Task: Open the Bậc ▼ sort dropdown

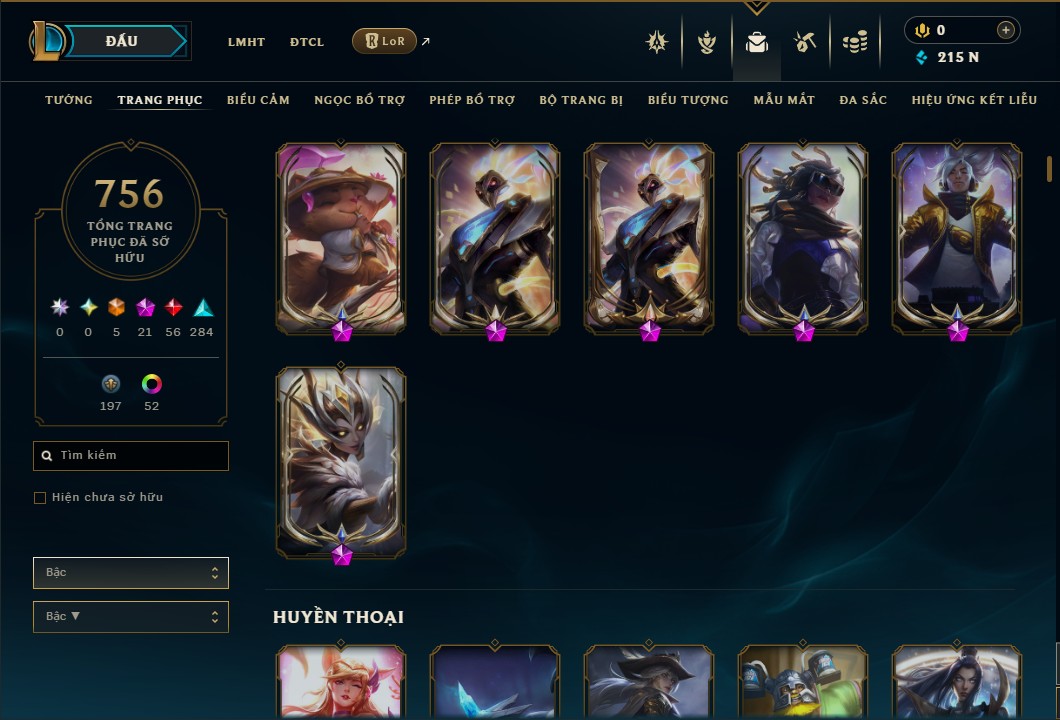Action: click(x=131, y=617)
